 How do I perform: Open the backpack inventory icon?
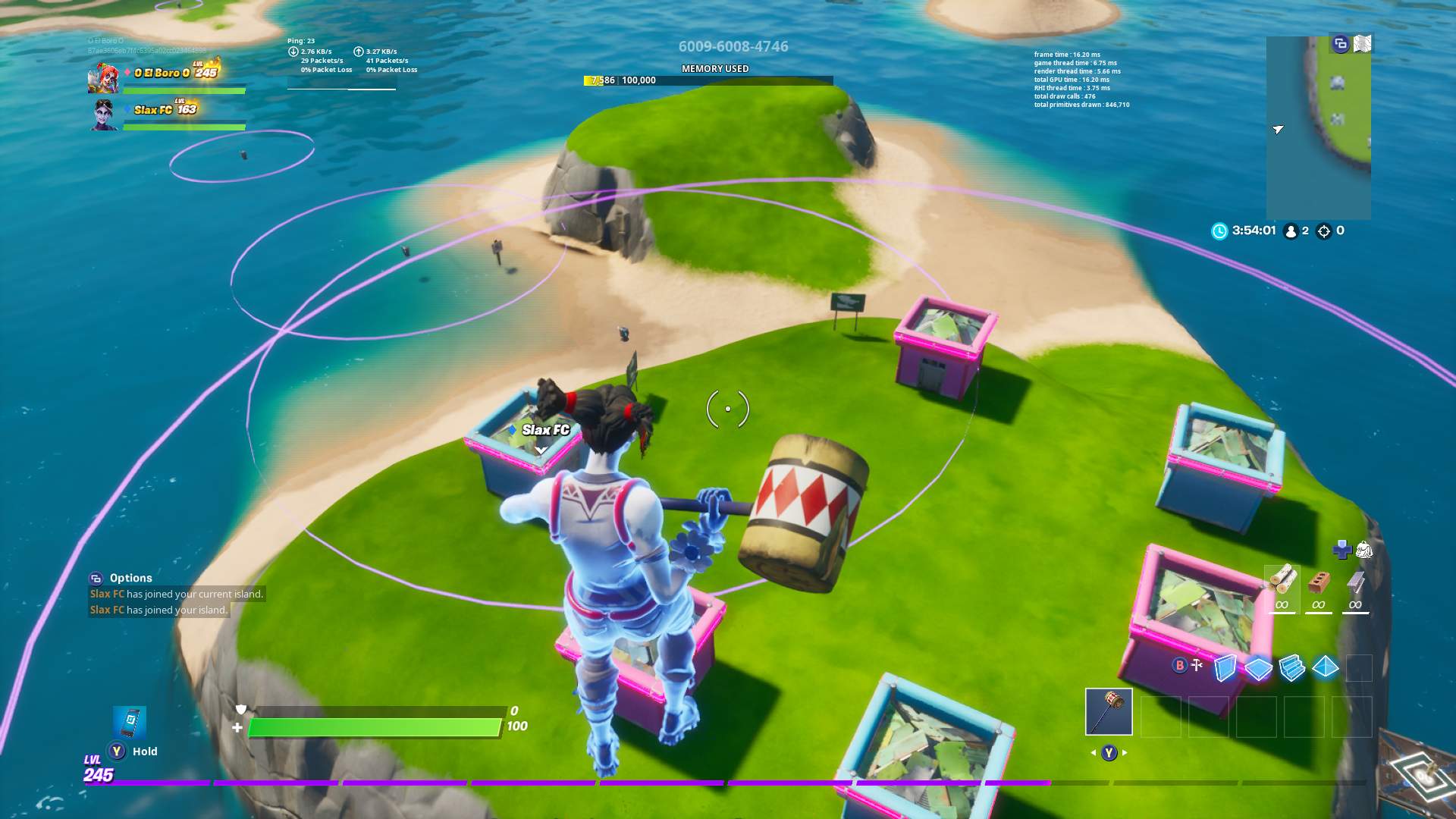[x=1365, y=551]
